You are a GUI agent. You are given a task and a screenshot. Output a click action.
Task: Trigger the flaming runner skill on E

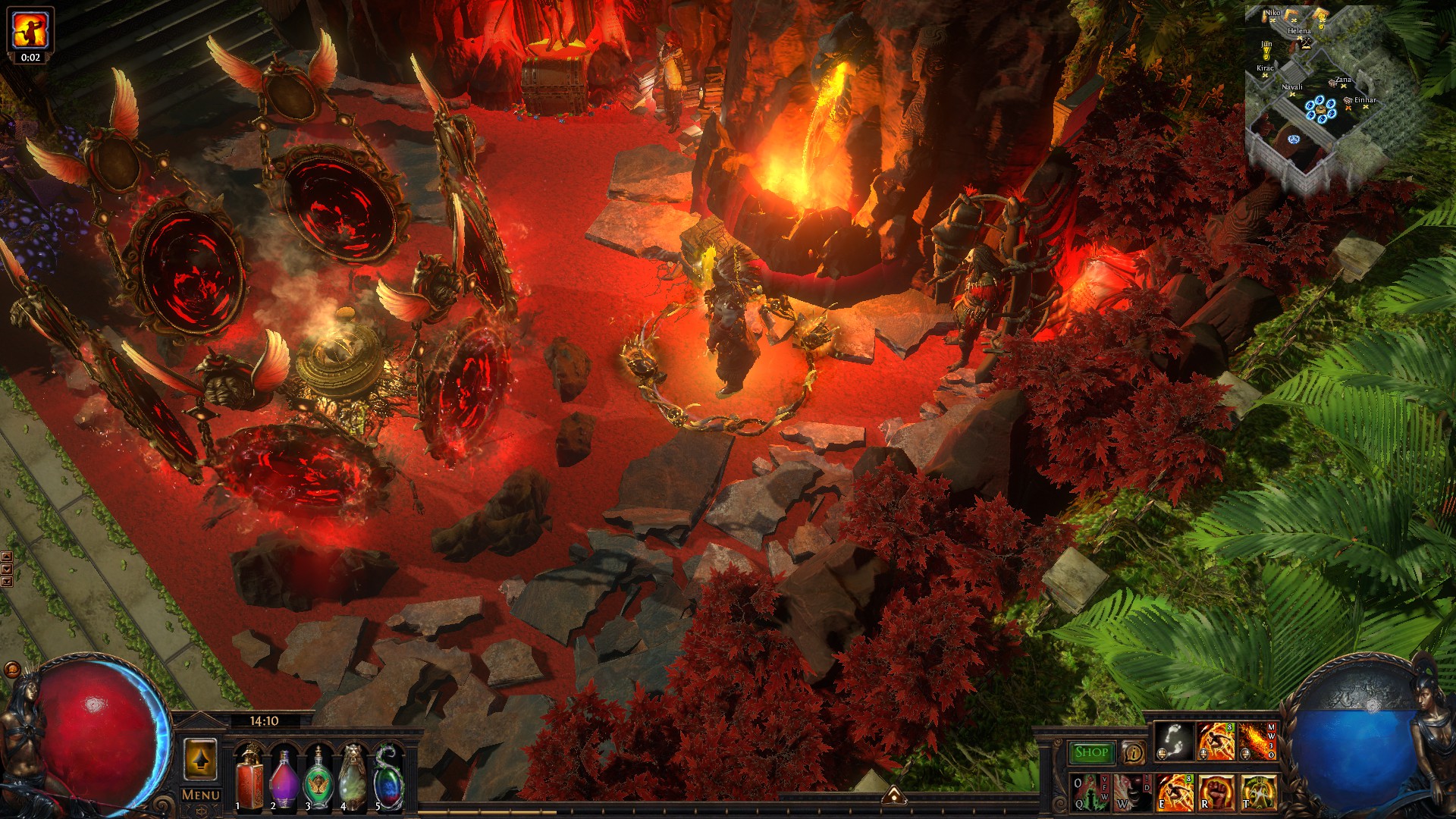pos(1174,792)
